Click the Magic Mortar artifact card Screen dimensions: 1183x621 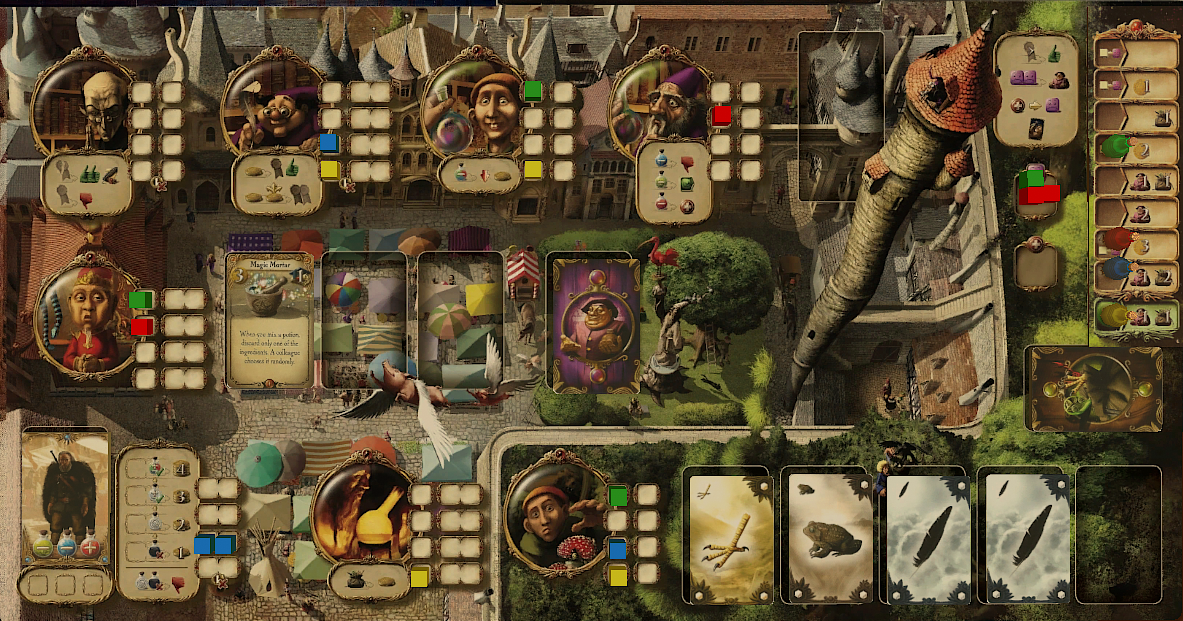click(x=268, y=320)
